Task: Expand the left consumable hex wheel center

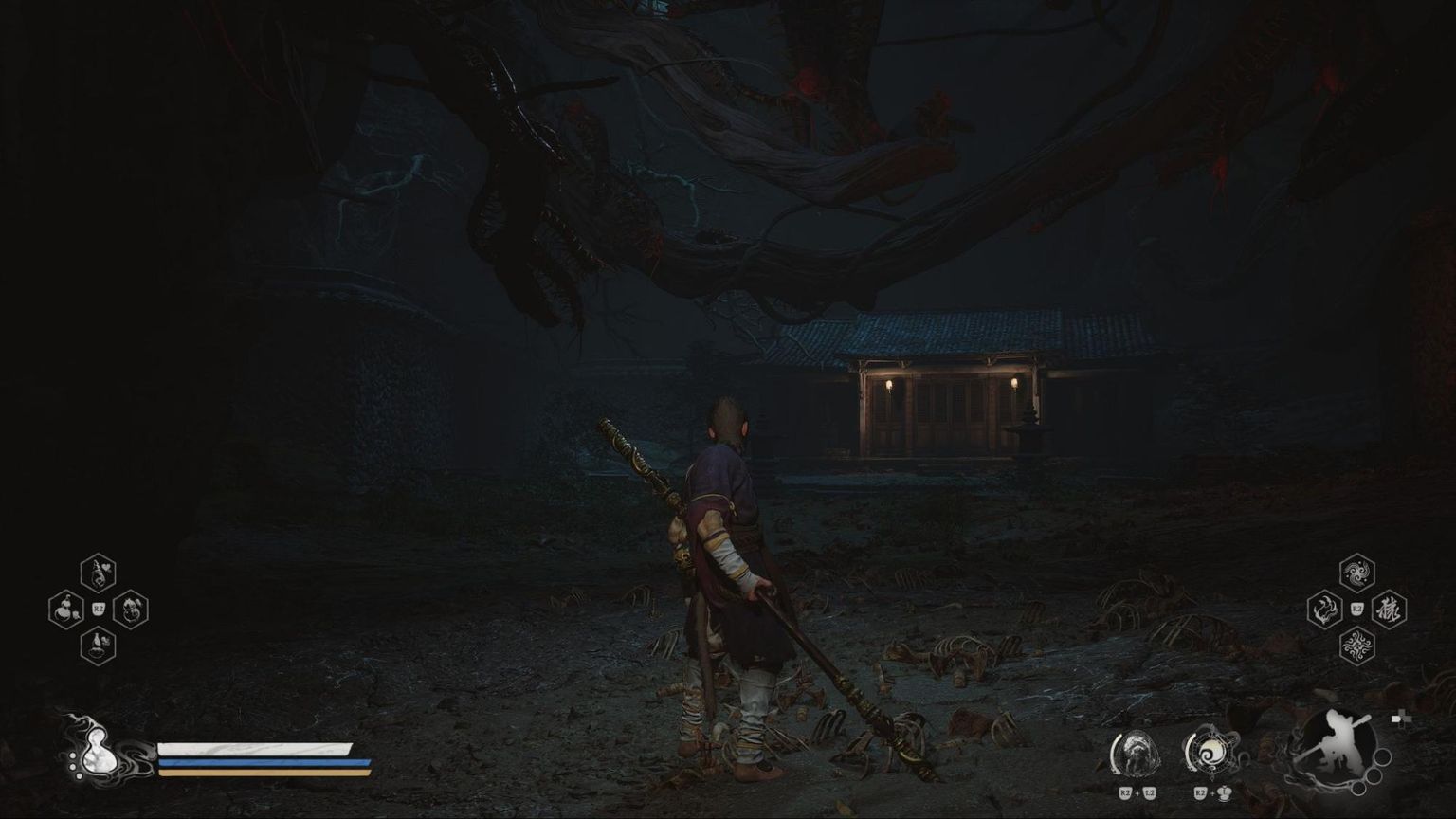Action: [x=98, y=609]
